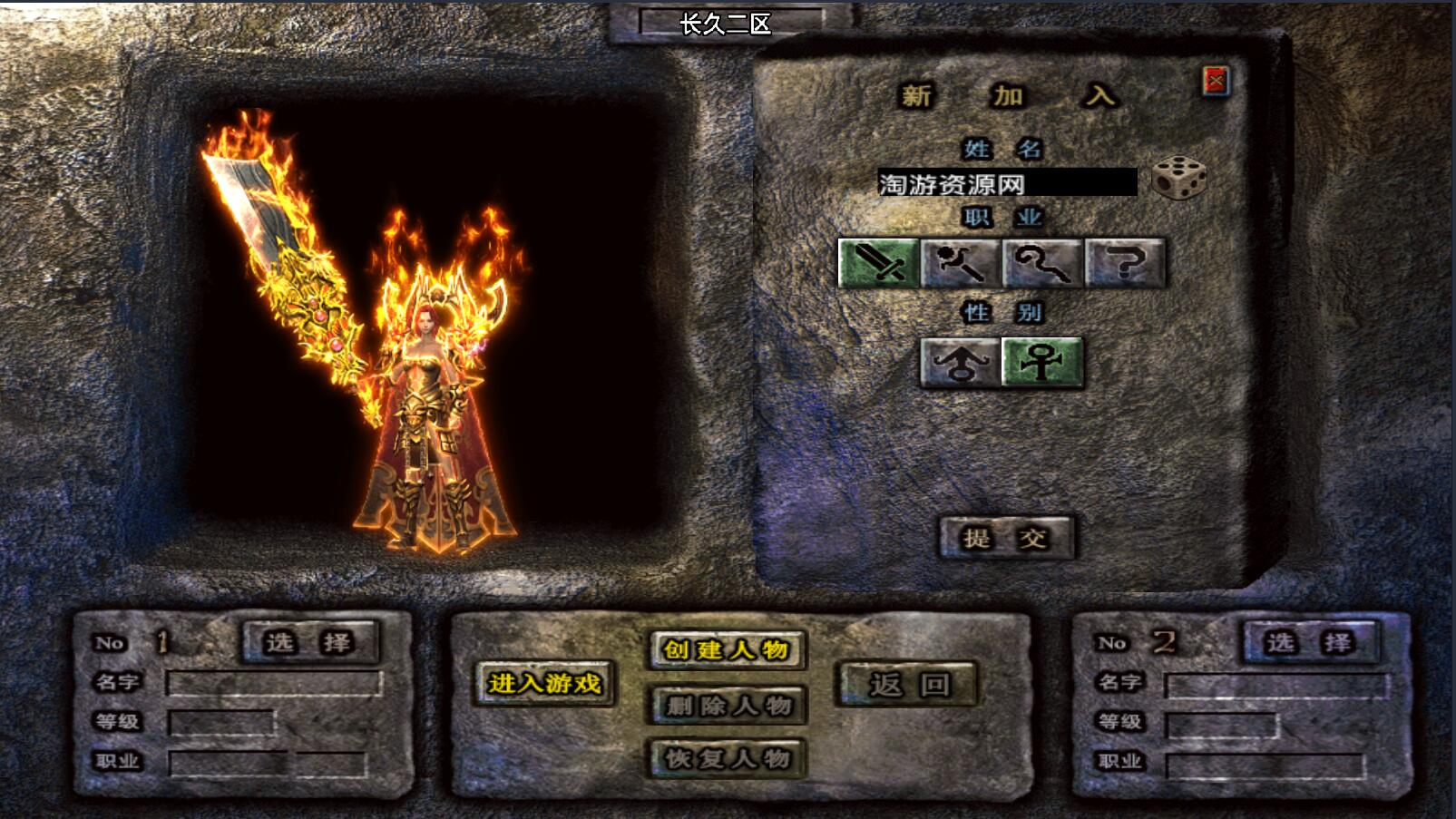The image size is (1456, 819).
Task: Restore a character via 恢复人物
Action: [728, 758]
